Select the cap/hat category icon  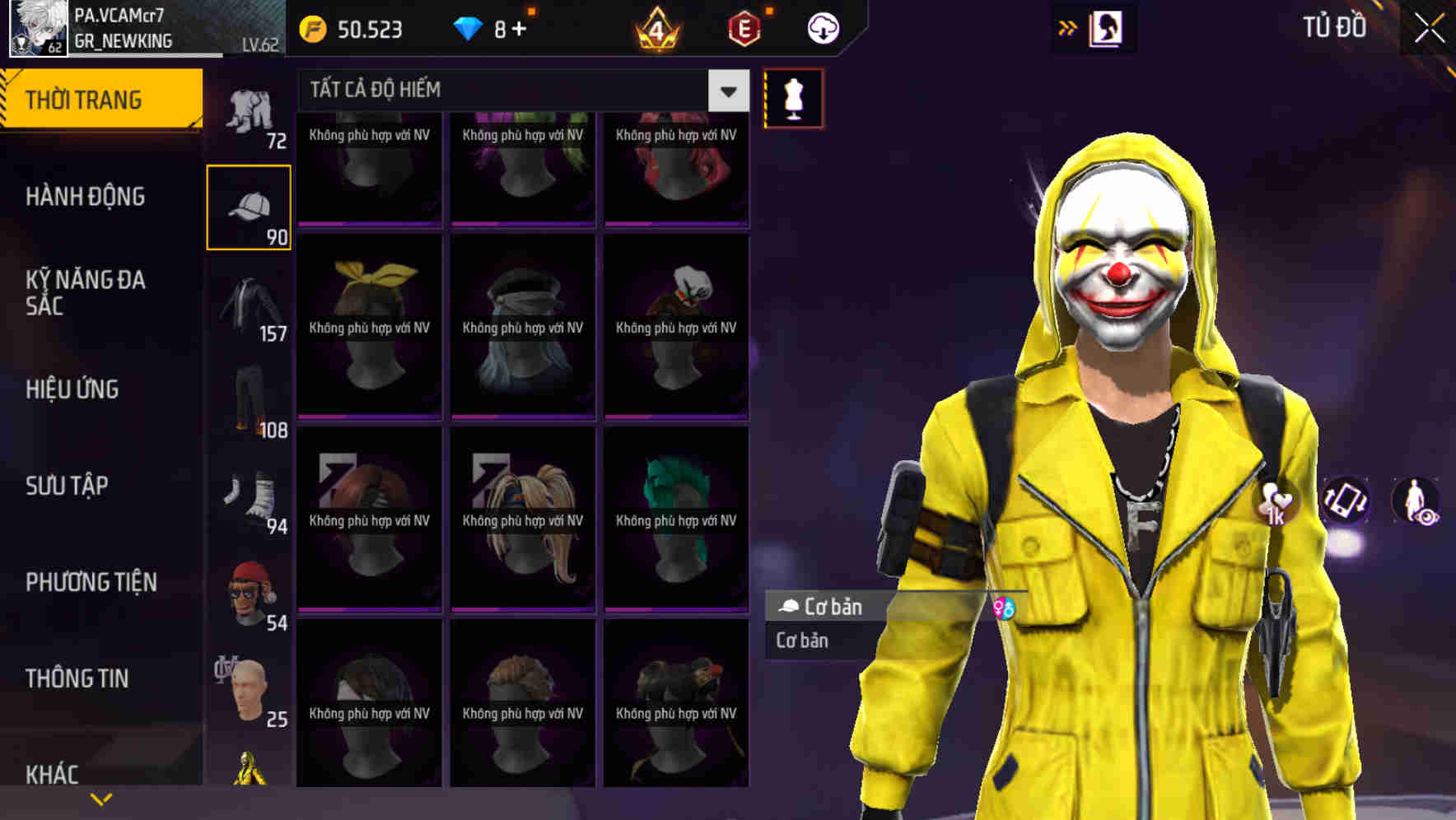click(x=250, y=204)
